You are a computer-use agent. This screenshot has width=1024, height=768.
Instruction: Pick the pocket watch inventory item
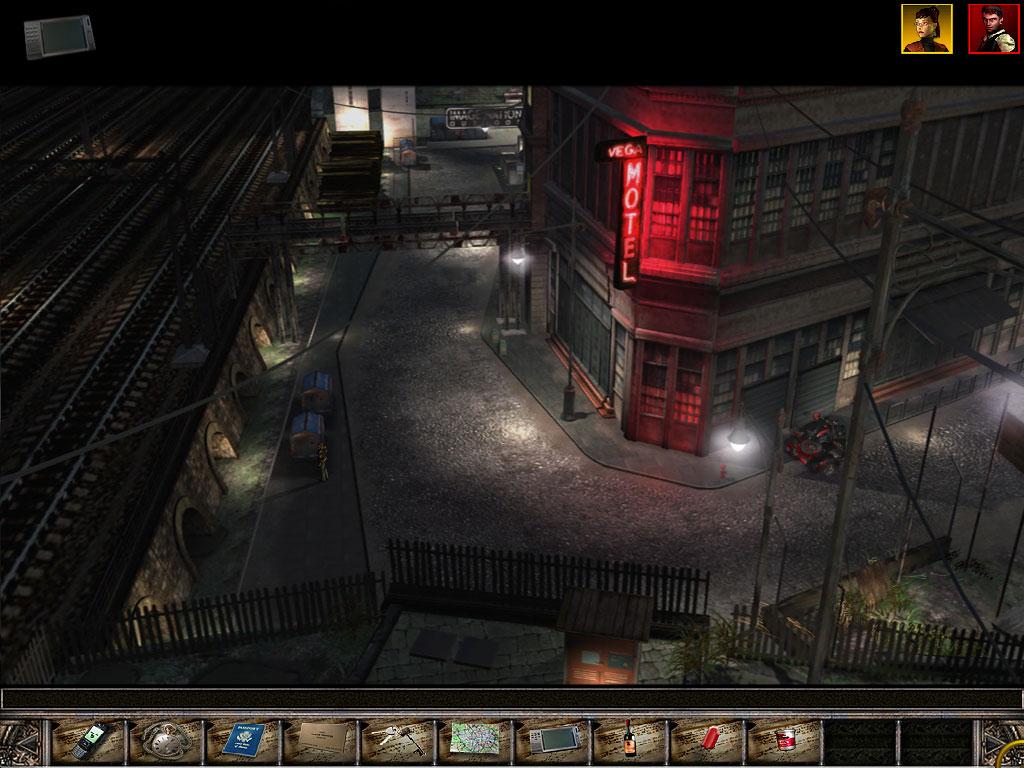166,741
